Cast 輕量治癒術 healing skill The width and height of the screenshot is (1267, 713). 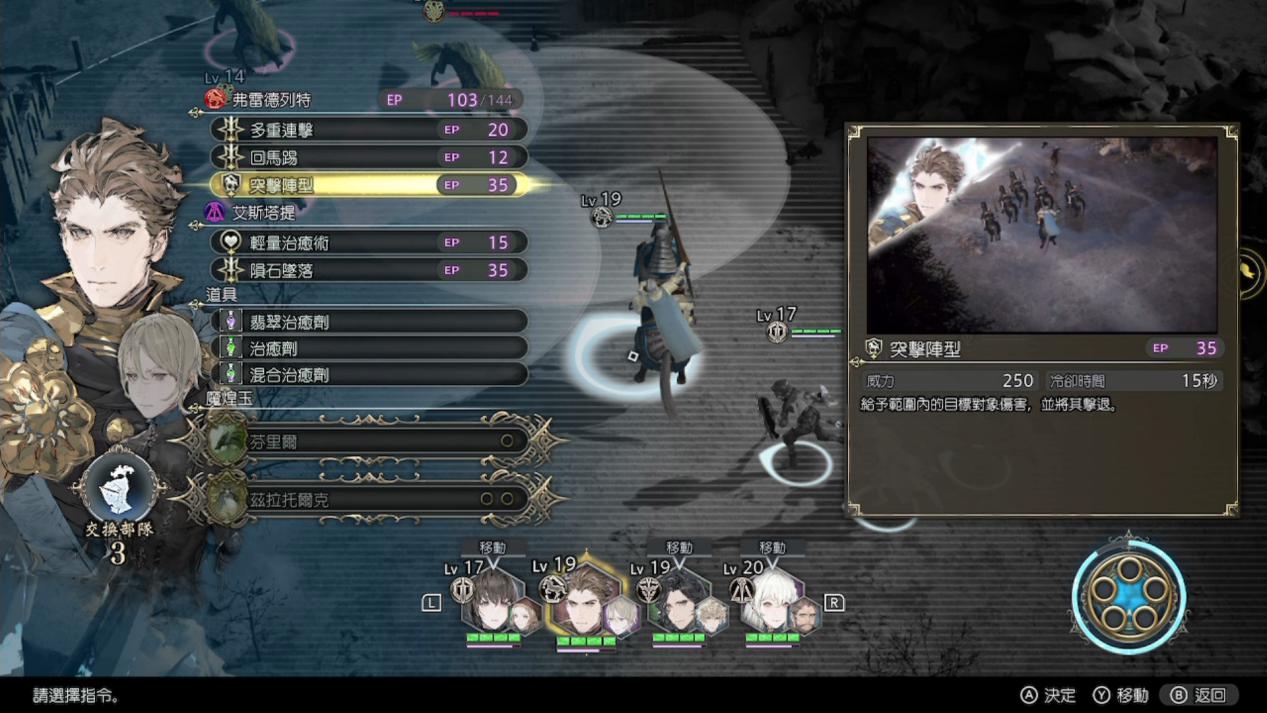click(x=368, y=243)
